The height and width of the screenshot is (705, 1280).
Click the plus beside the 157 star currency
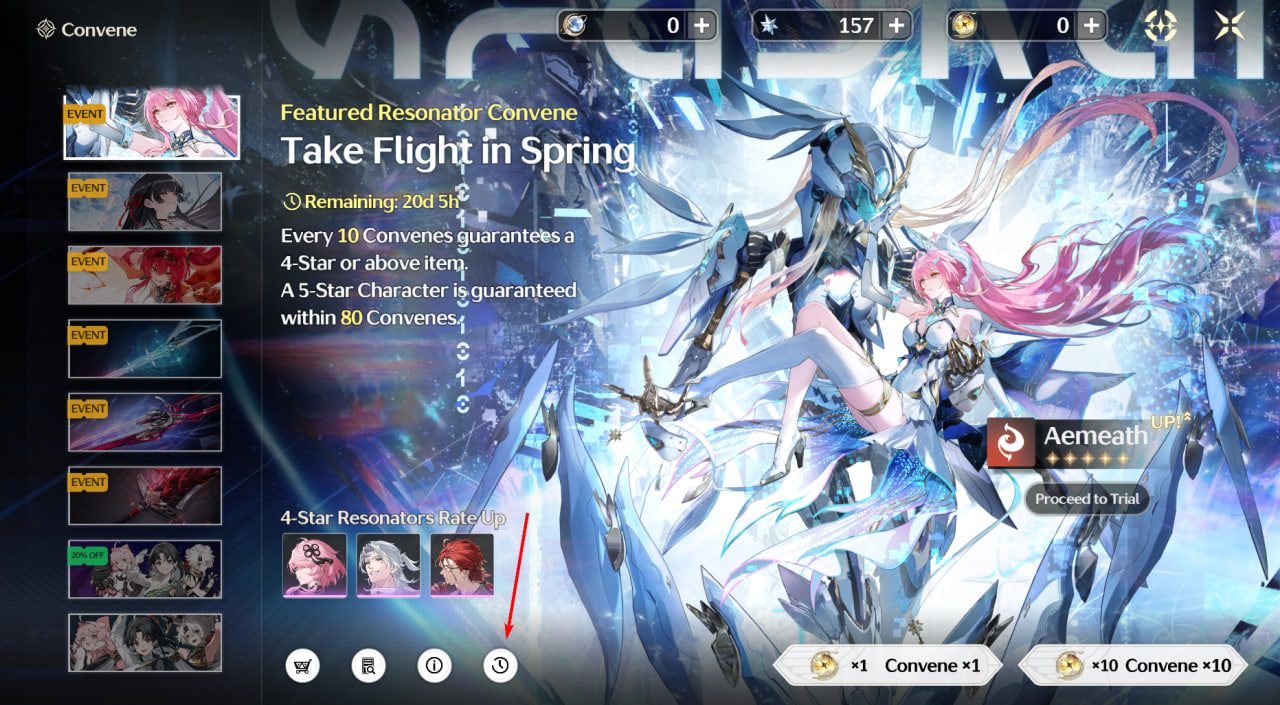(x=896, y=26)
